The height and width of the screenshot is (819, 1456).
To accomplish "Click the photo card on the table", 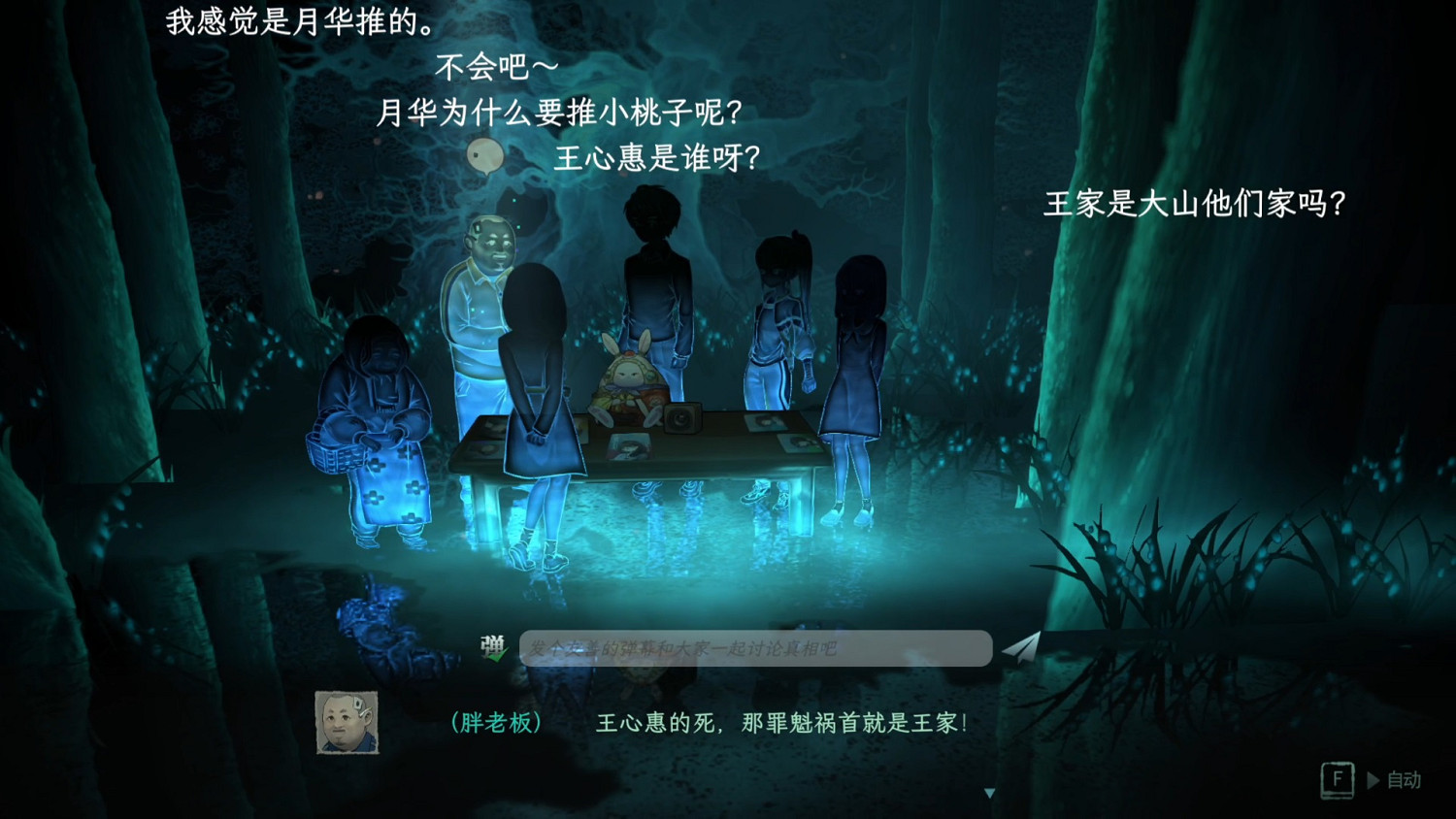I will coord(631,445).
